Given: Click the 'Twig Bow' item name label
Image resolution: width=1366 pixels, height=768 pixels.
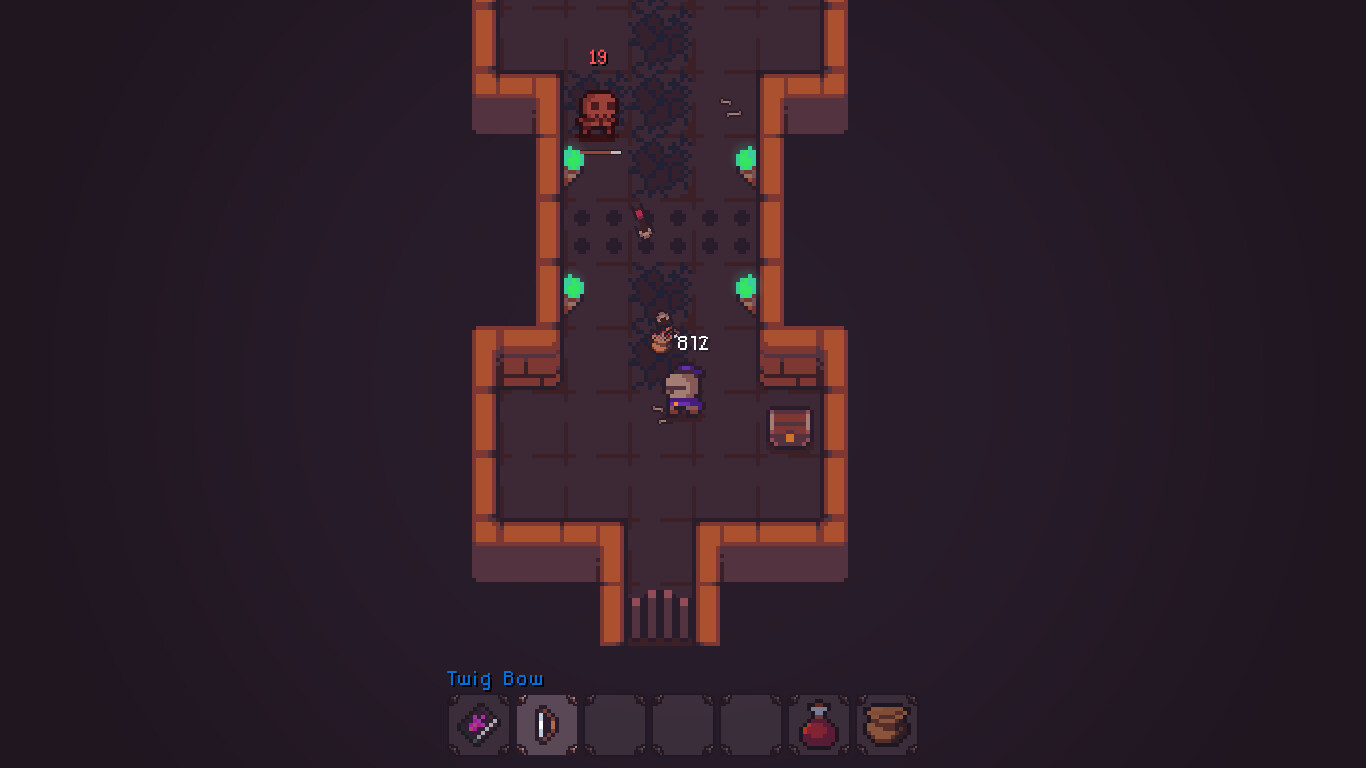Looking at the screenshot, I should tap(493, 679).
